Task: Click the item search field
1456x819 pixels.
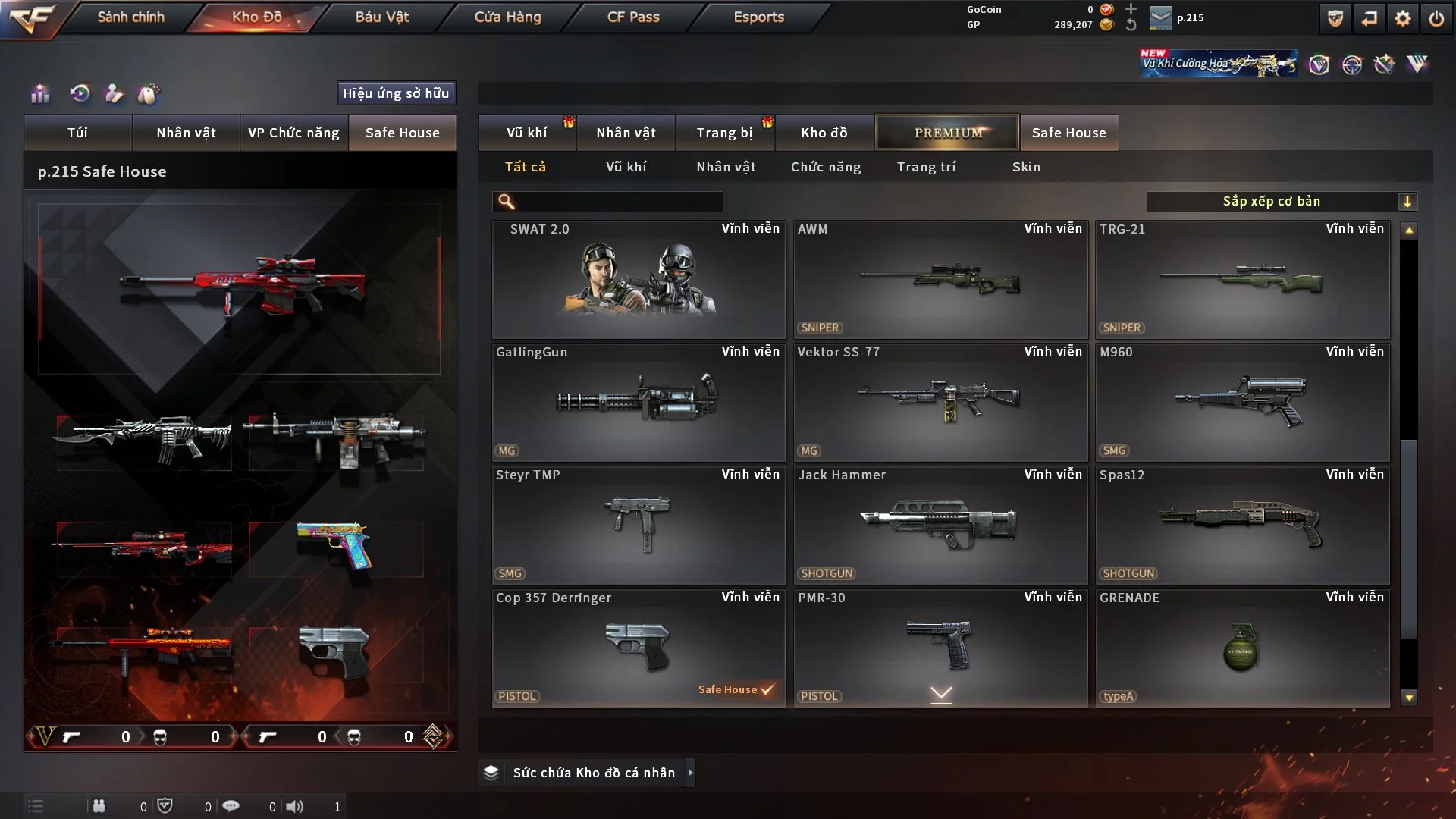Action: coord(618,202)
